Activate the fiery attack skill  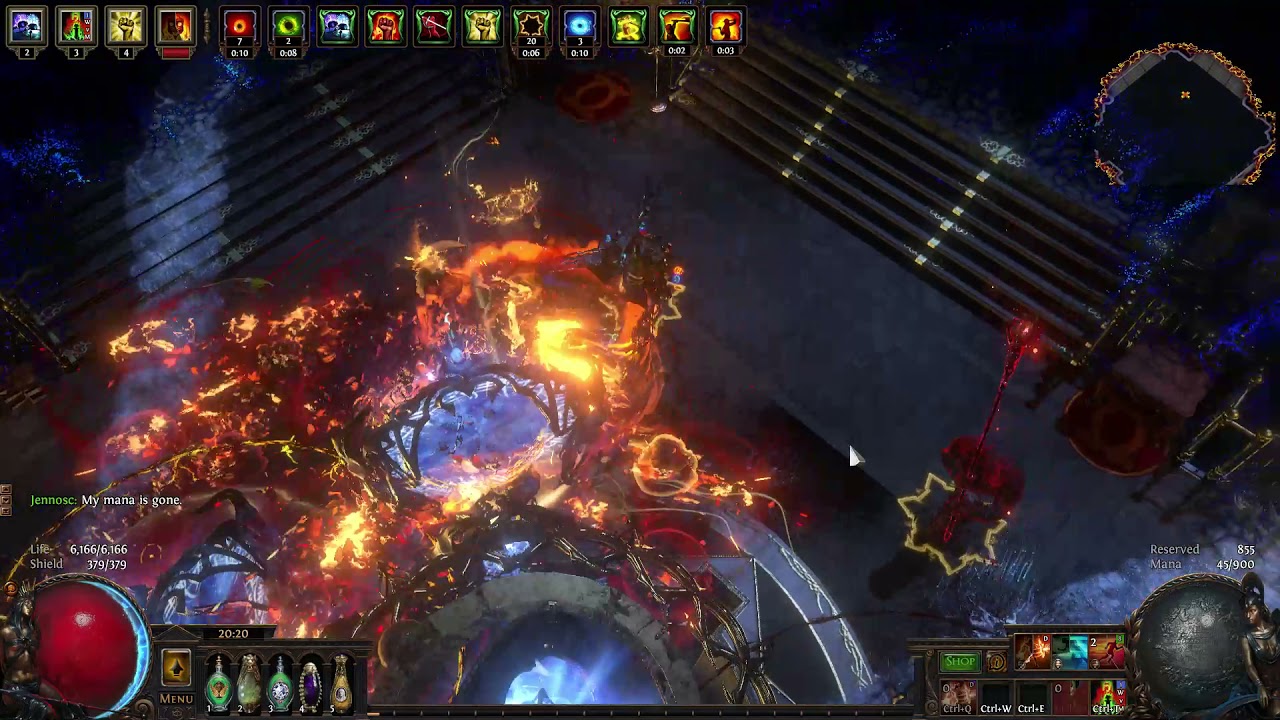(1032, 653)
